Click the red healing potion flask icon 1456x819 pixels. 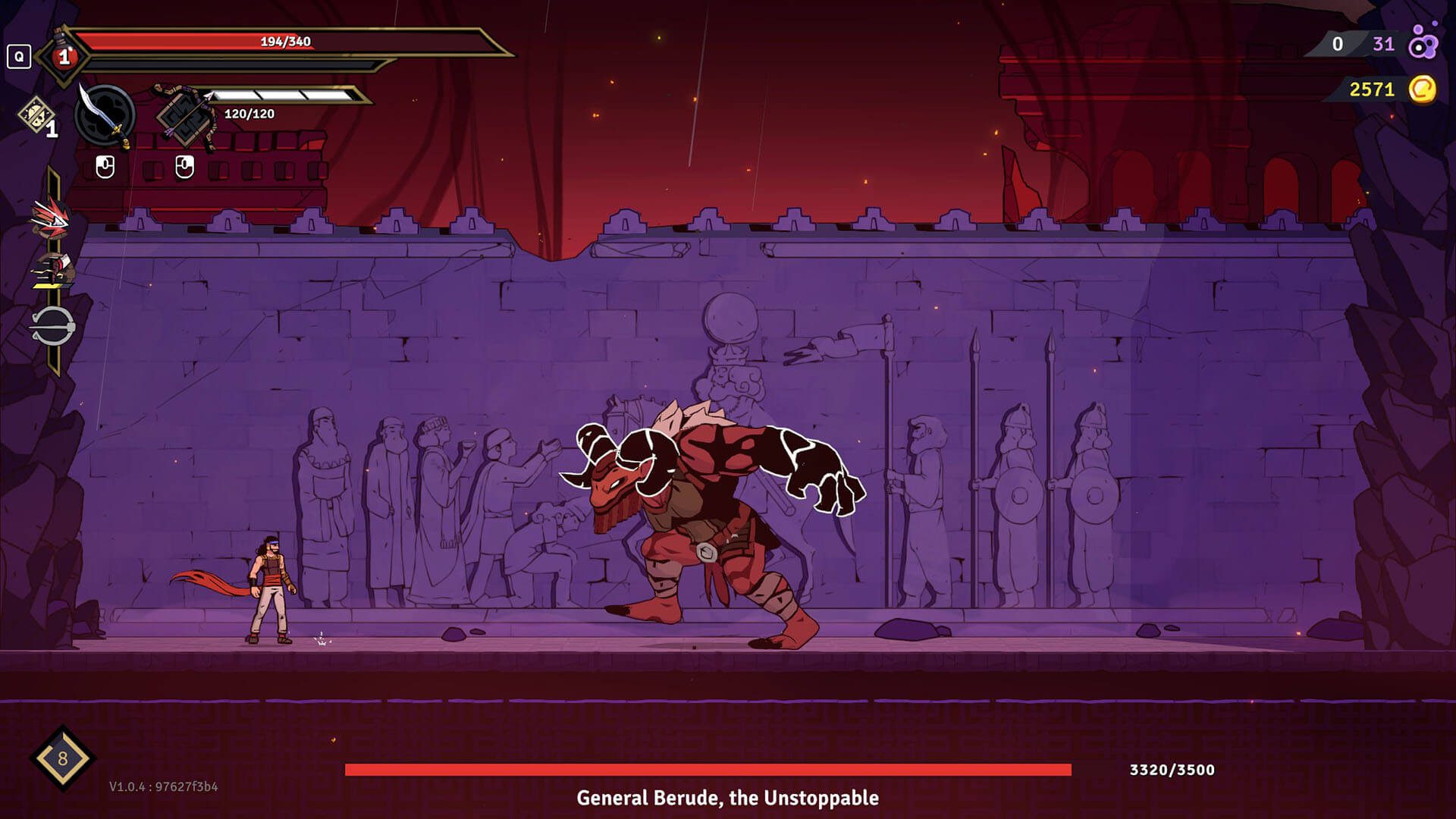(64, 55)
